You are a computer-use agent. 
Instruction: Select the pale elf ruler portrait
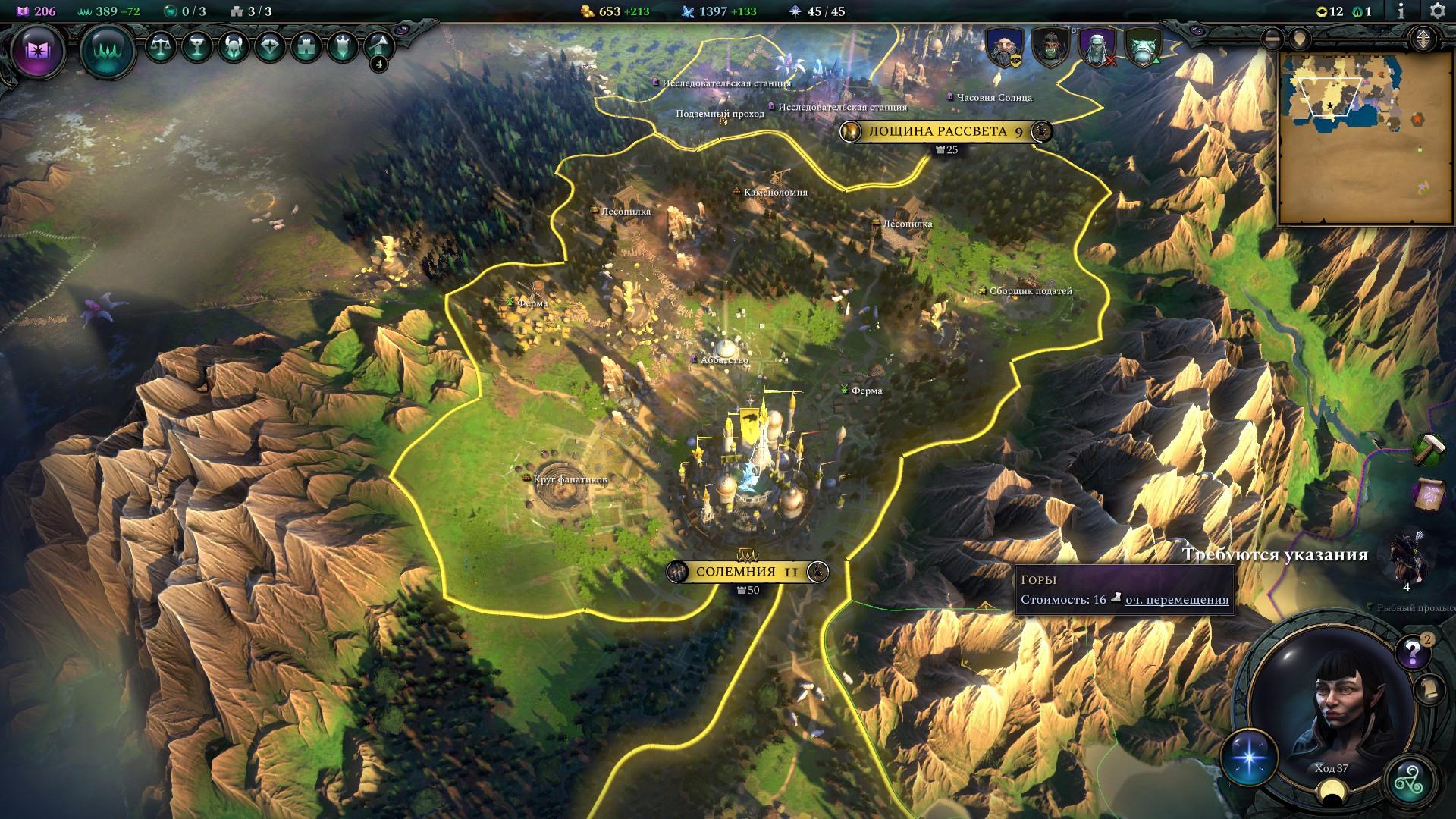pyautogui.click(x=1096, y=47)
